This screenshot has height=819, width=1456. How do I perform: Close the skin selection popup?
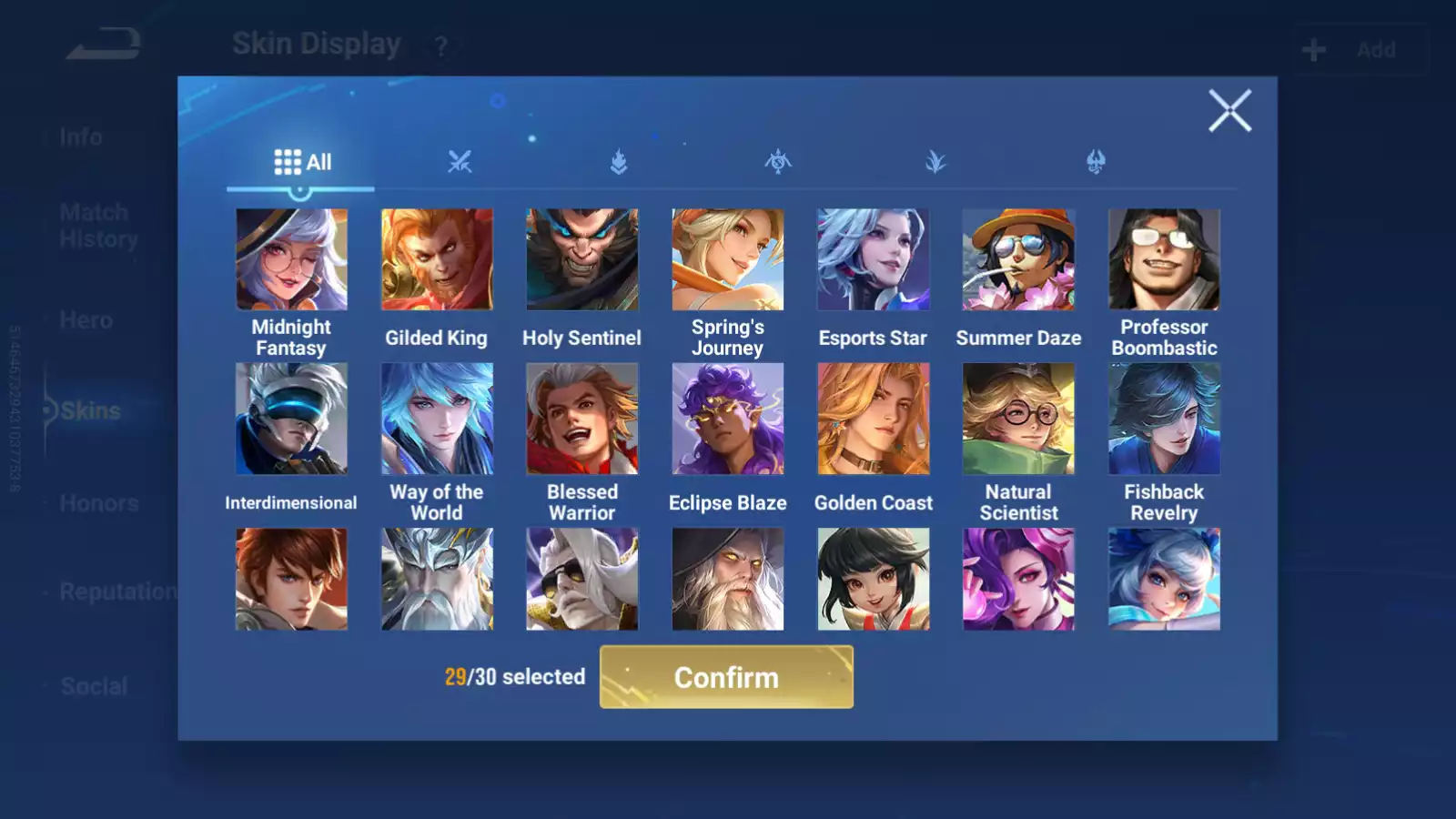pyautogui.click(x=1229, y=111)
